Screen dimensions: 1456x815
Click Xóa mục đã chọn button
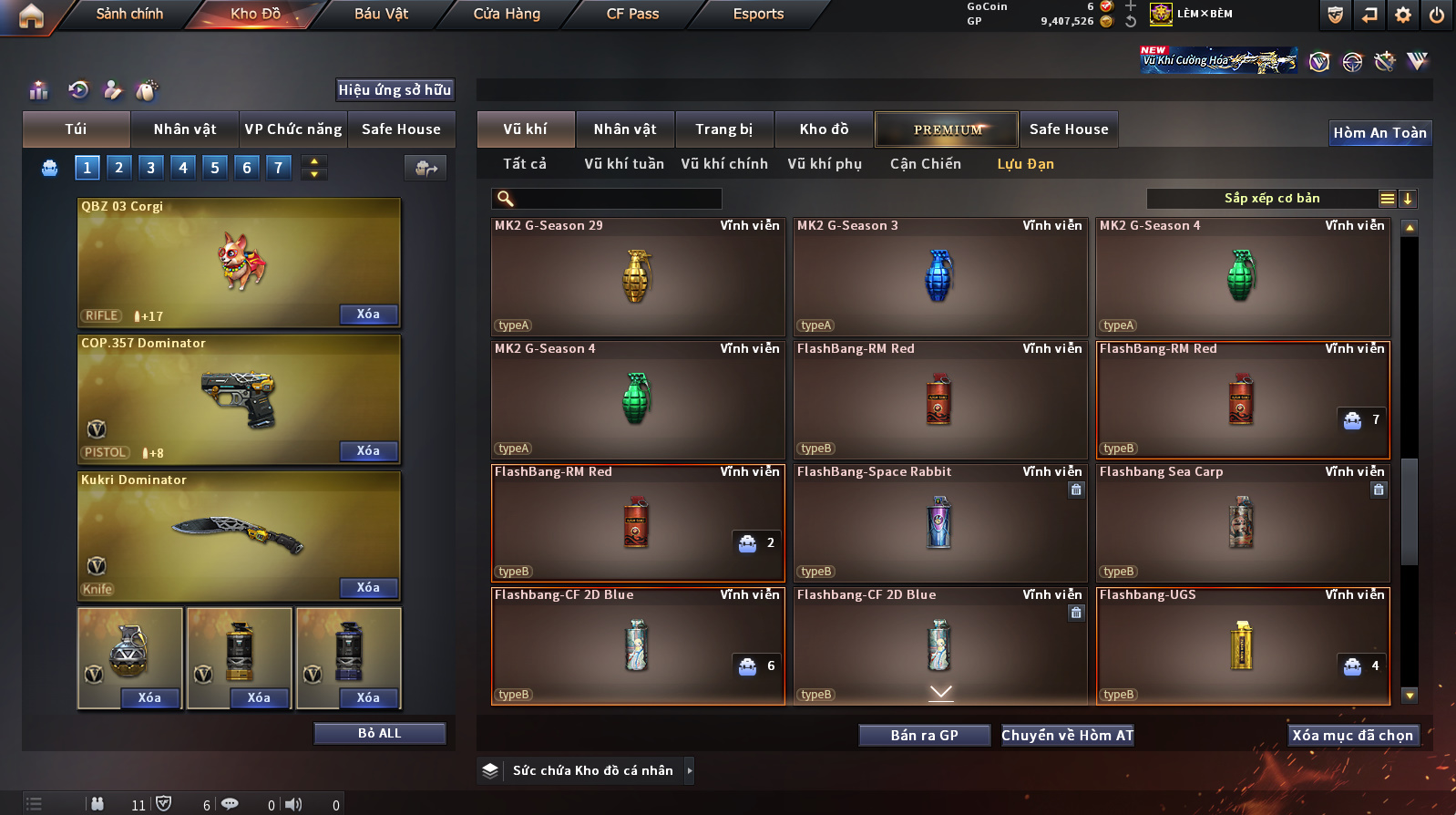[x=1352, y=736]
